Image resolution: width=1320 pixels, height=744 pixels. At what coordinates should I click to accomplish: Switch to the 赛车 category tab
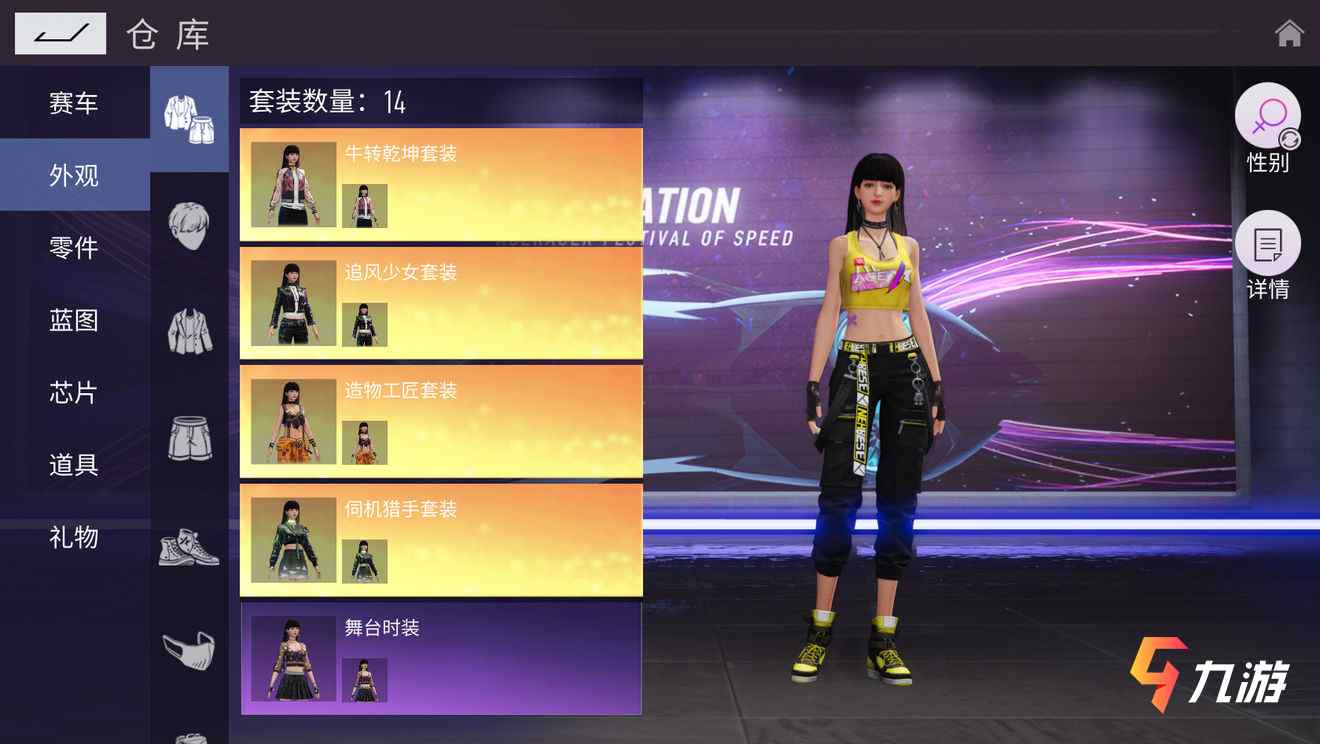coord(72,102)
